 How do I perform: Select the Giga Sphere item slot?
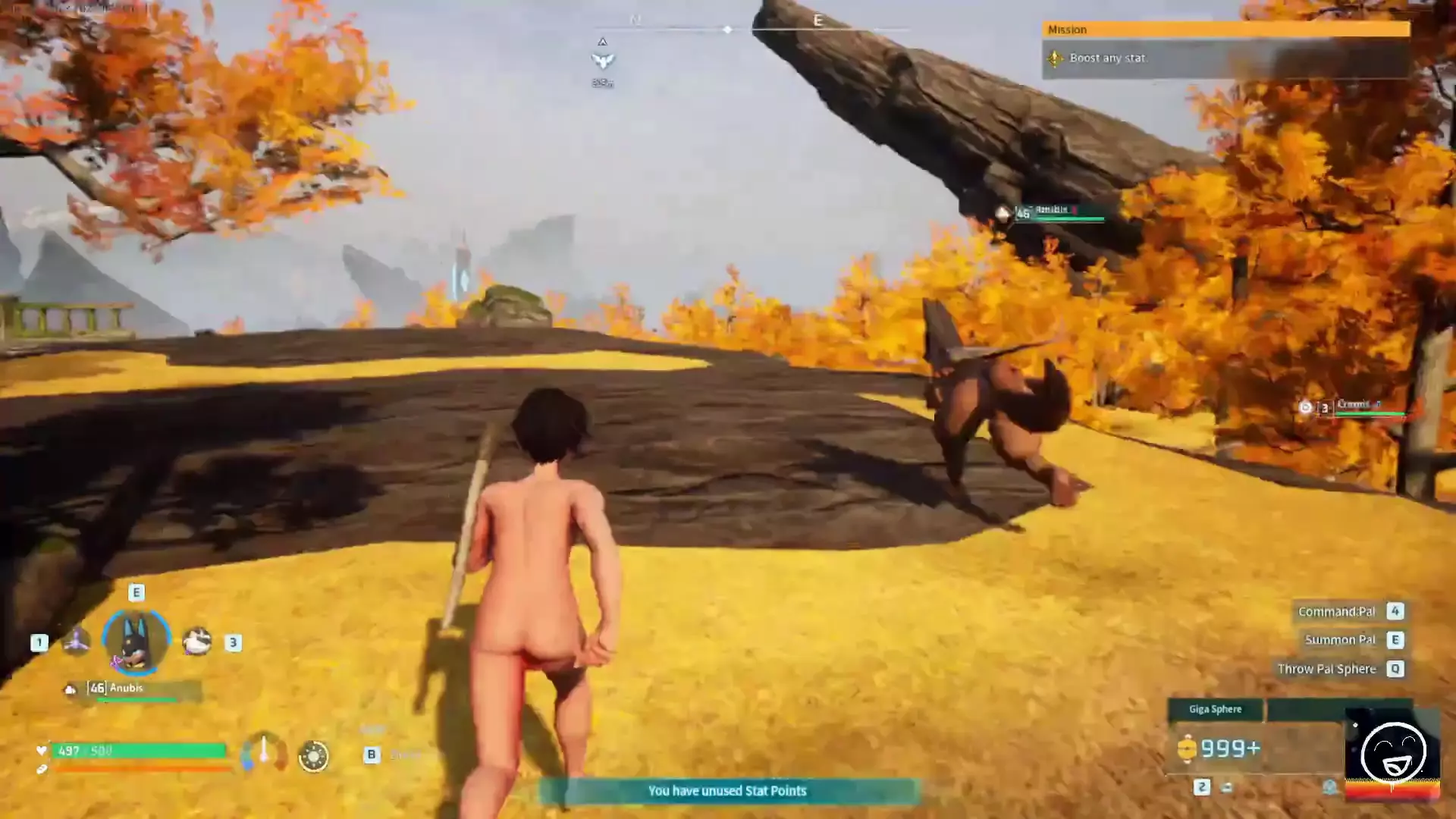tap(1215, 710)
